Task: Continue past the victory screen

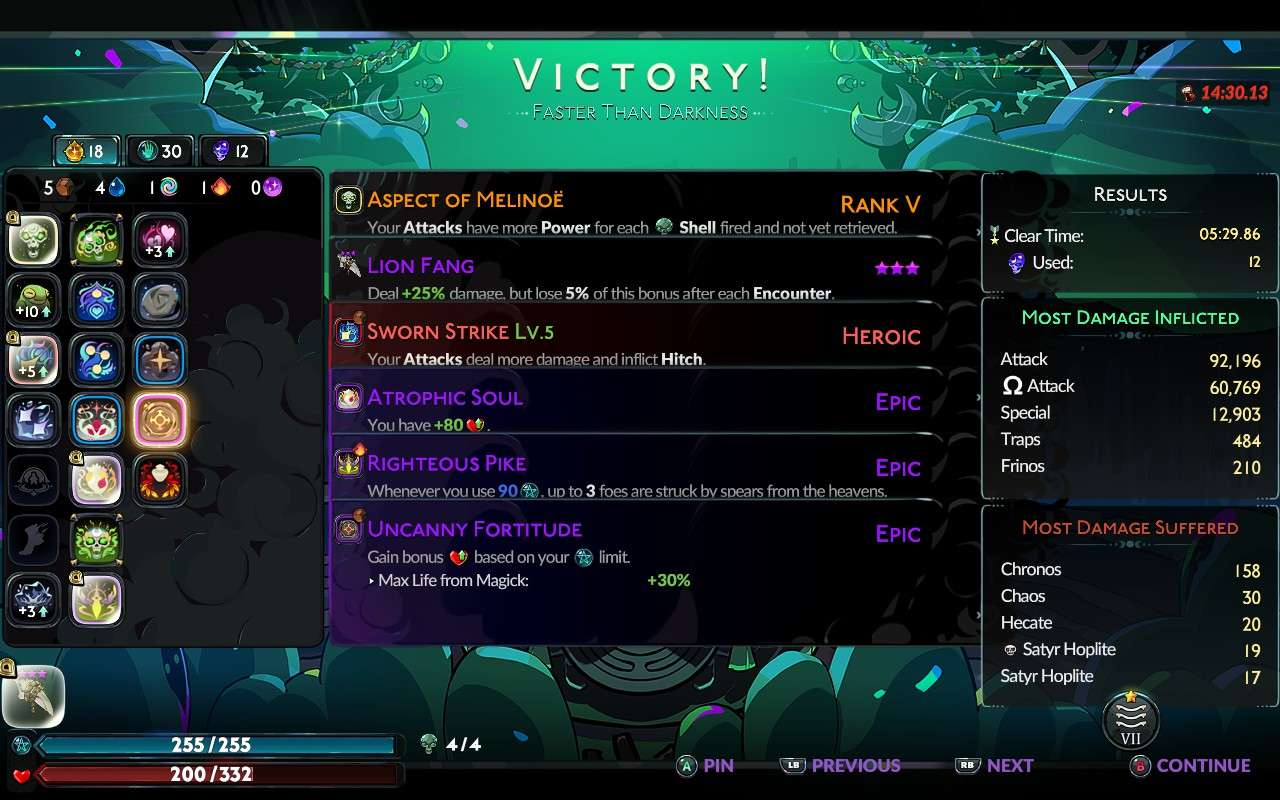Action: tap(1190, 766)
